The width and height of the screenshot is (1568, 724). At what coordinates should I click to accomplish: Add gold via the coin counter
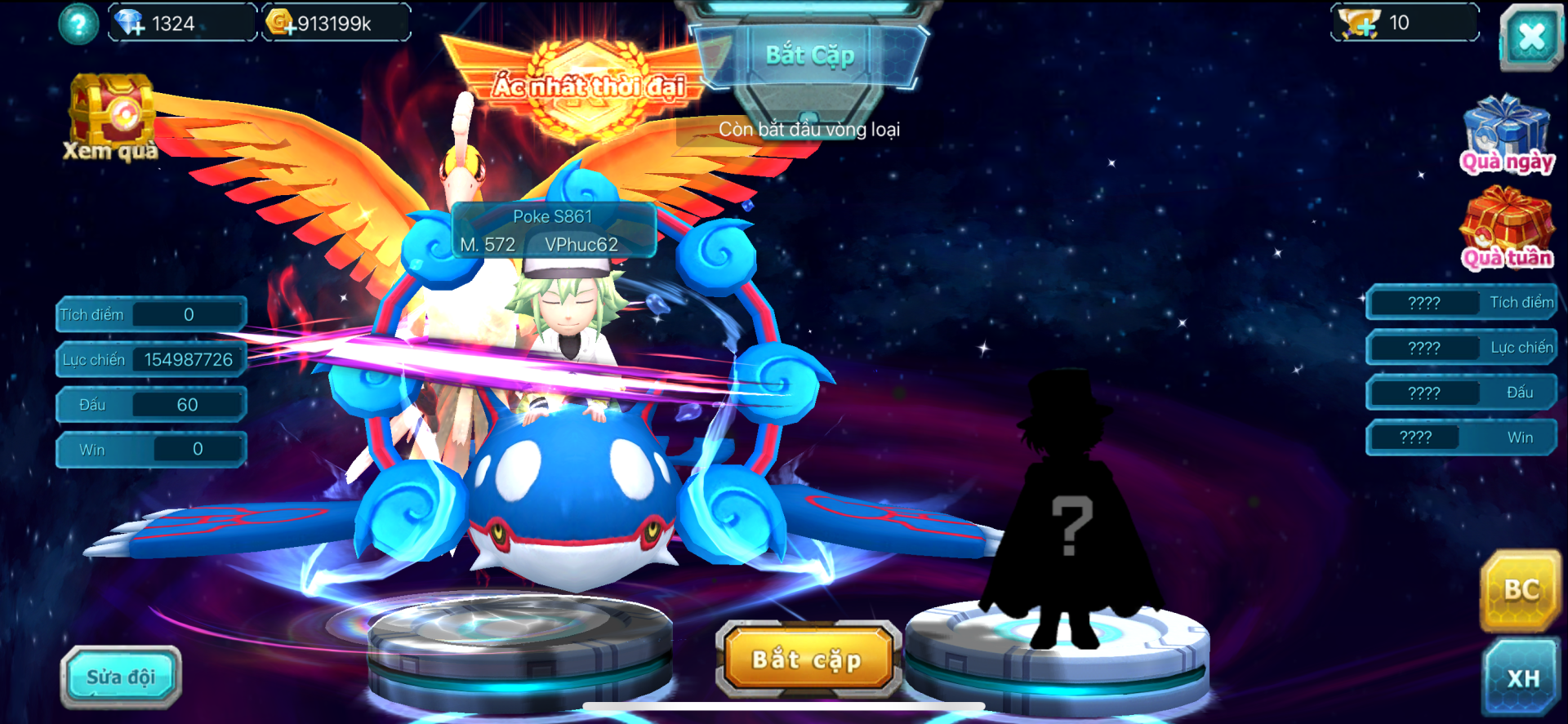[x=282, y=24]
